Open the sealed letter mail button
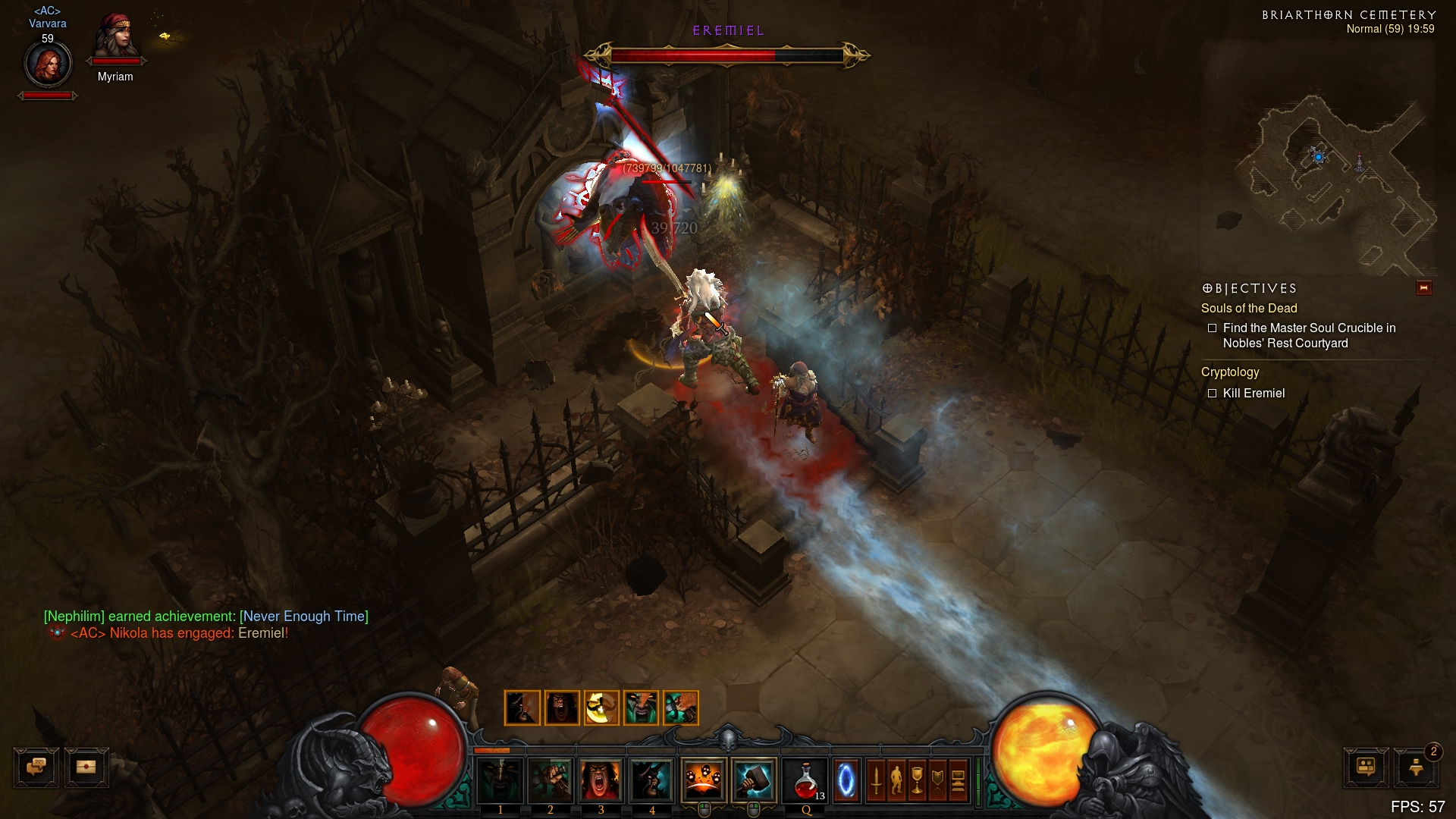 [x=86, y=767]
